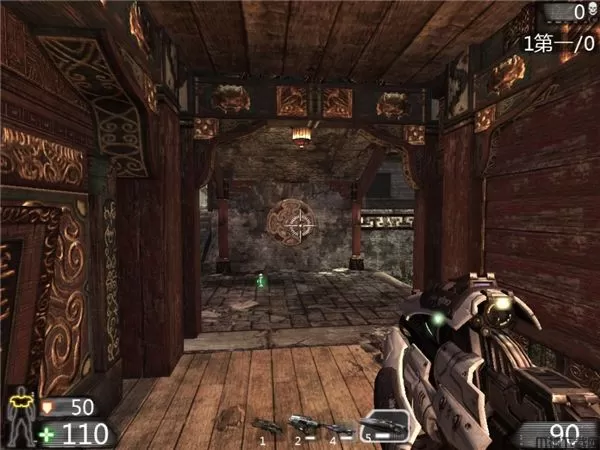Select weapon slot 1 in the weapon bar
This screenshot has height=450, width=600.
[x=267, y=426]
